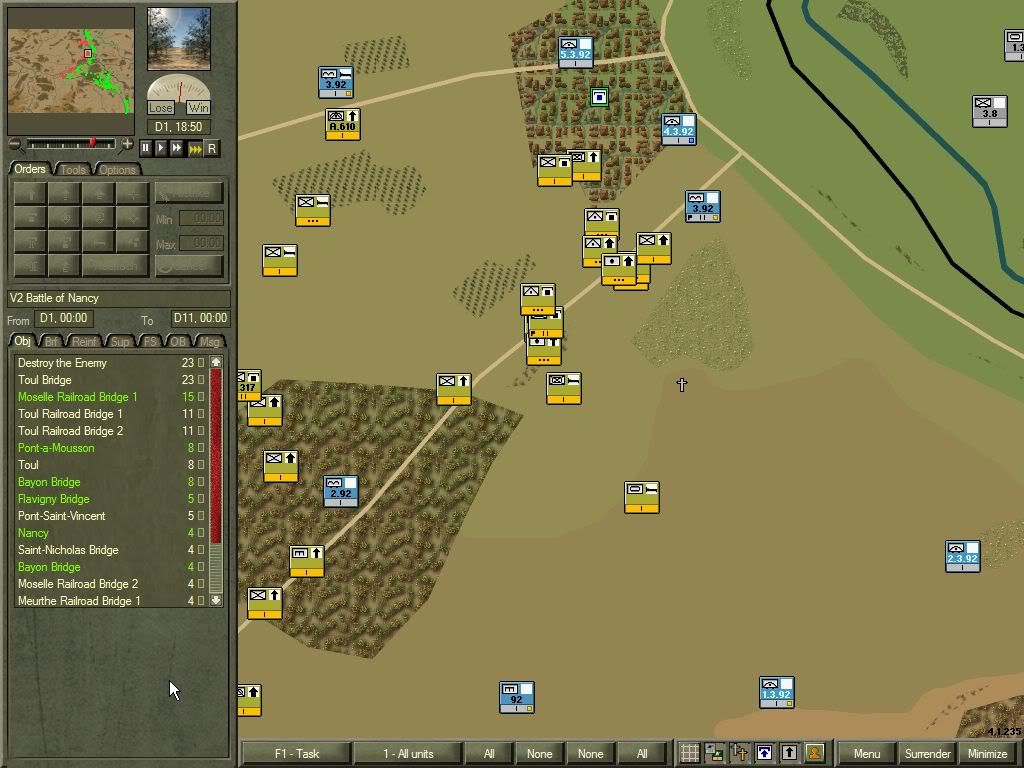Screen dimensions: 1024x768
Task: Open the Options tab
Action: (117, 170)
